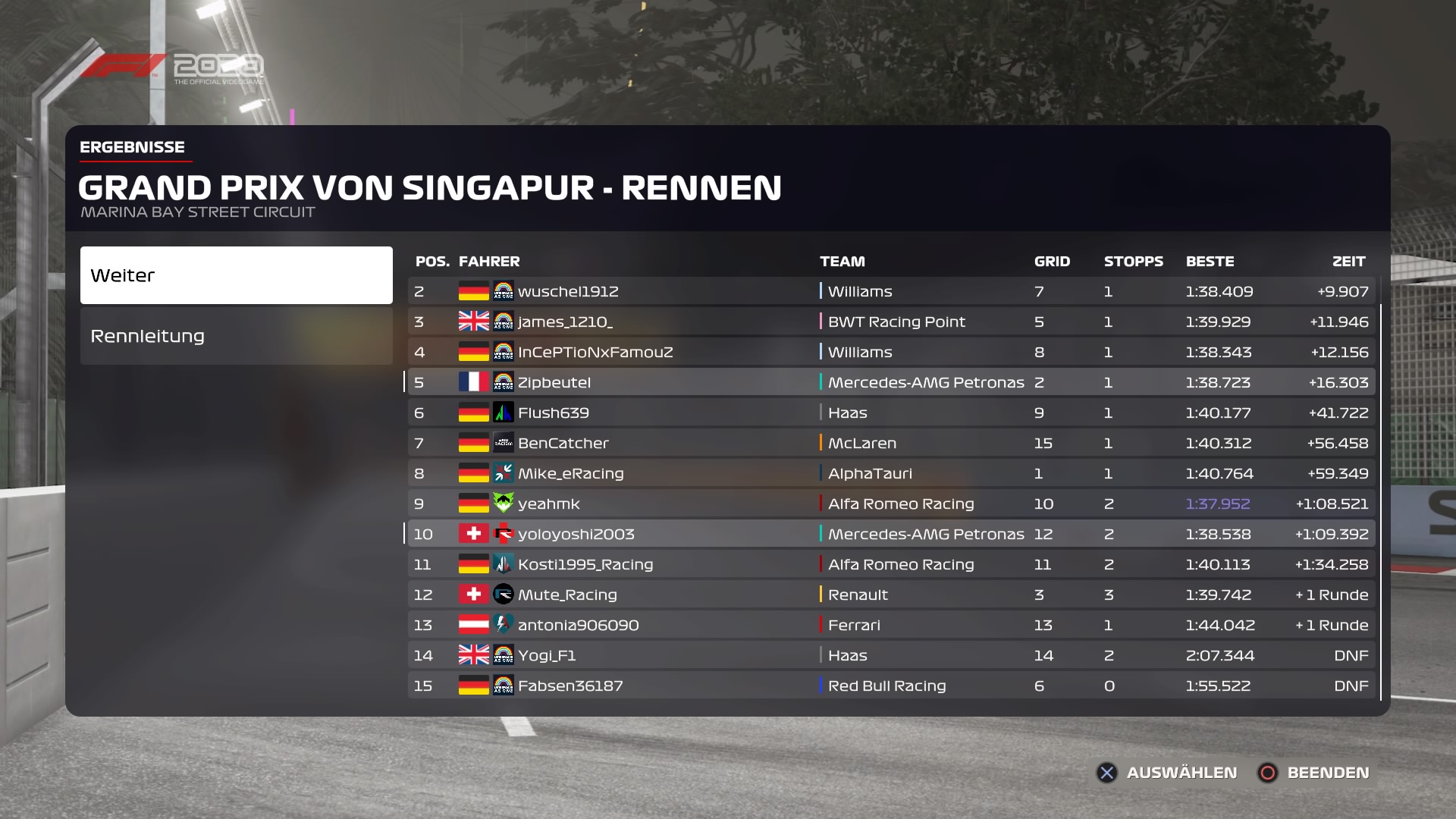
Task: Choose the Mike_eRacing AlphaTauri row
Action: click(x=891, y=473)
